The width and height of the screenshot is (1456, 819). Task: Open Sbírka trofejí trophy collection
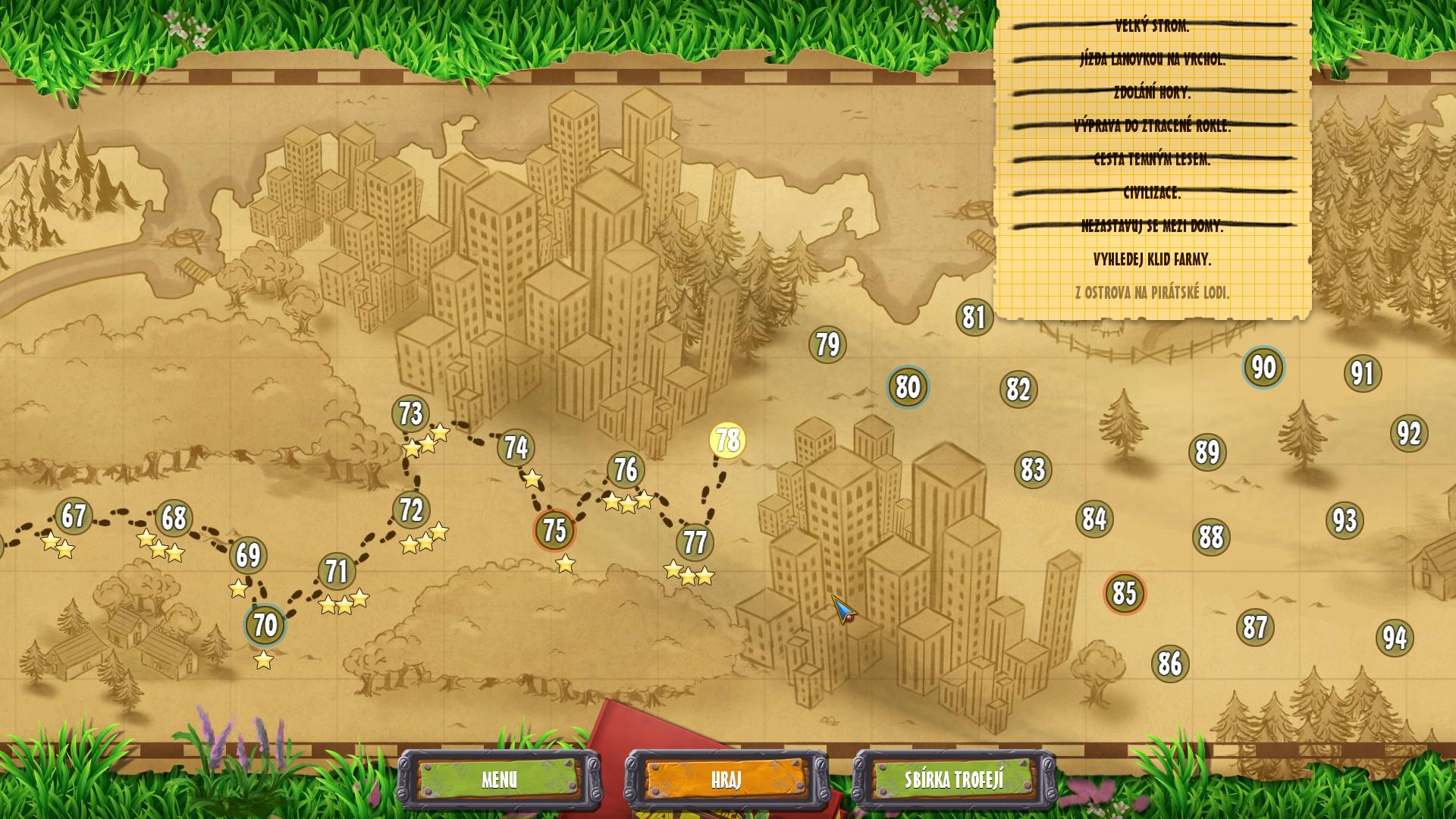point(954,780)
